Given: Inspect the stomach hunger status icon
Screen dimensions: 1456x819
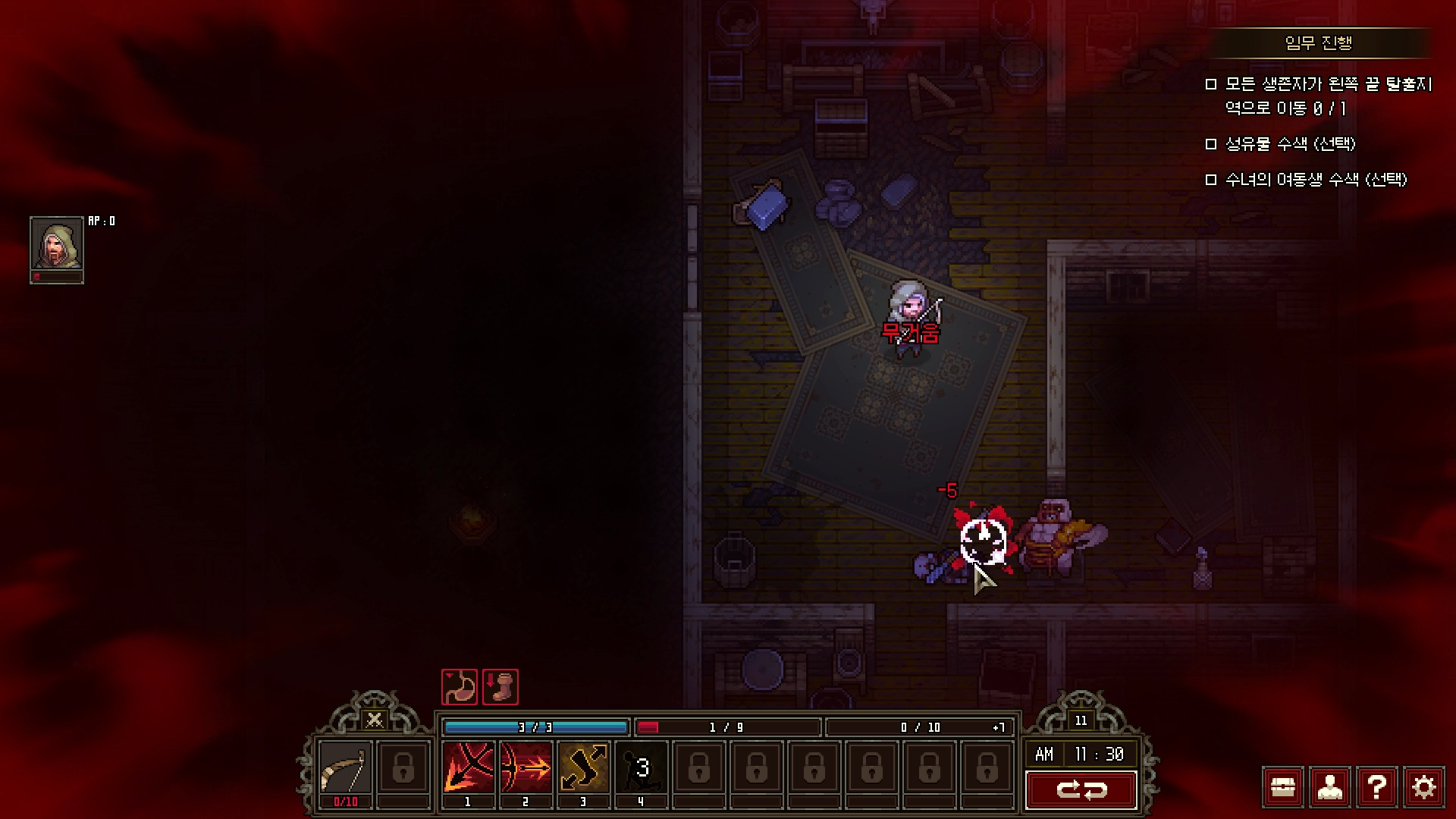Looking at the screenshot, I should pos(460,687).
